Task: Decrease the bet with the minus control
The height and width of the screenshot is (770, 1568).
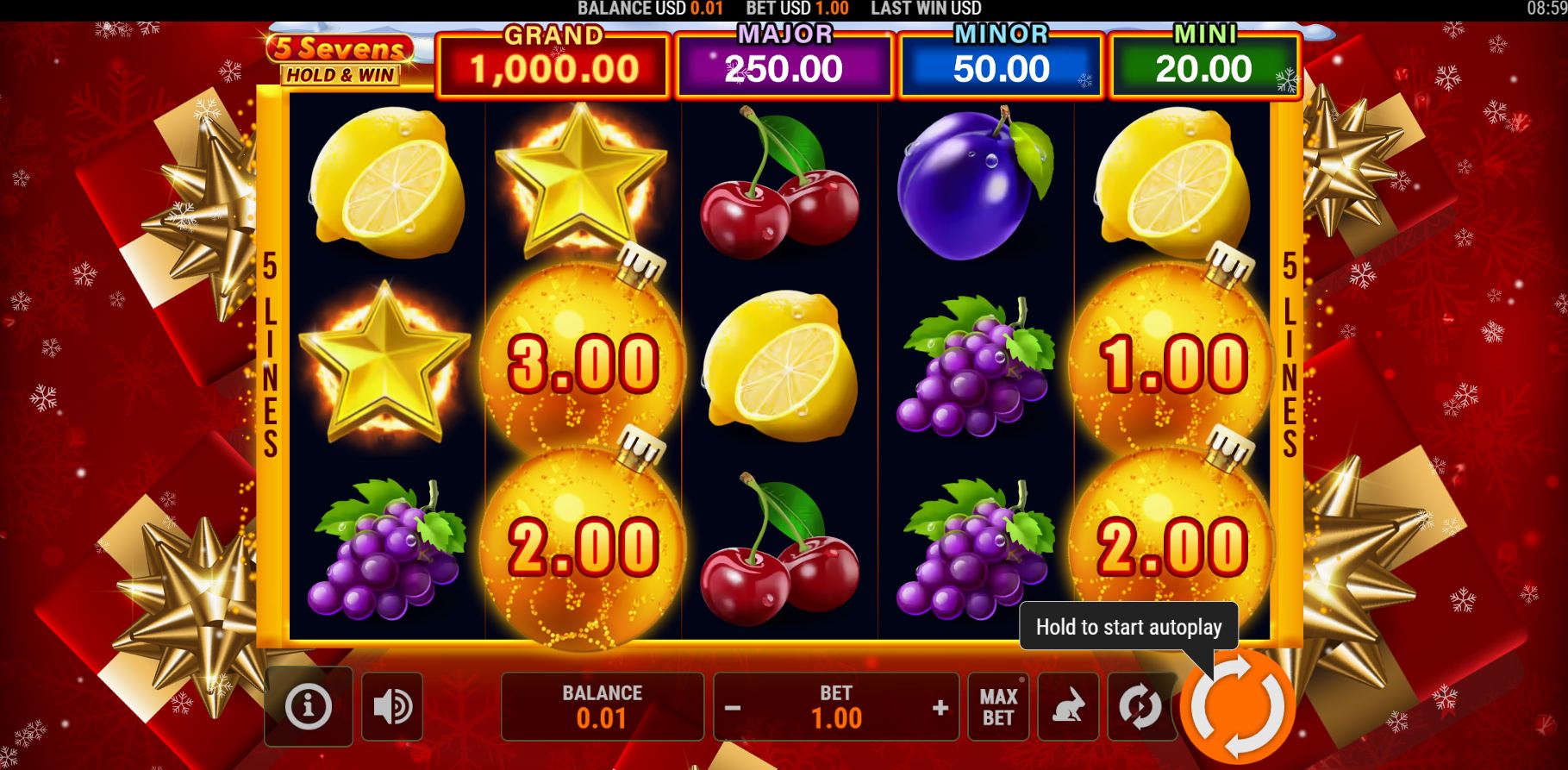Action: pos(734,706)
